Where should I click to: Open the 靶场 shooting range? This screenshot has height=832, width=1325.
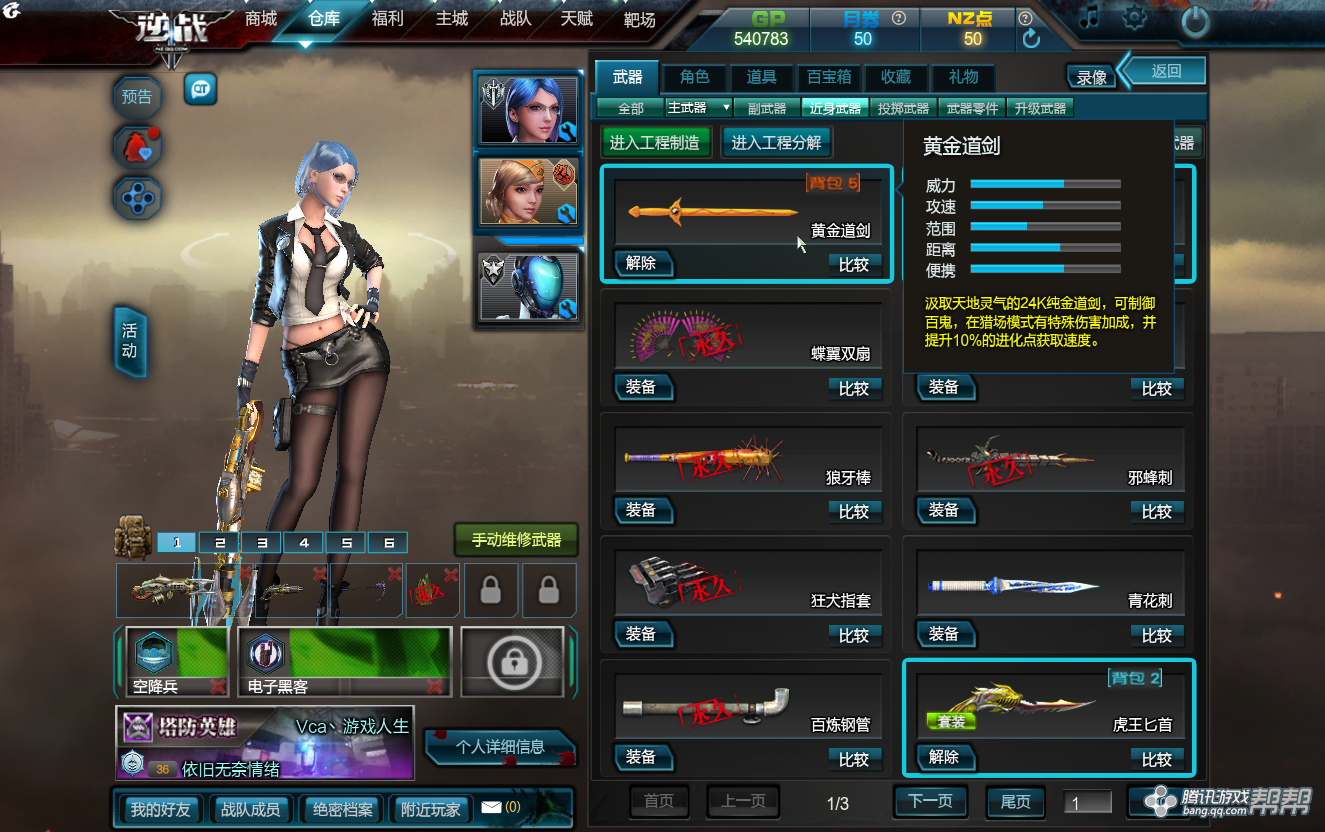pyautogui.click(x=639, y=19)
